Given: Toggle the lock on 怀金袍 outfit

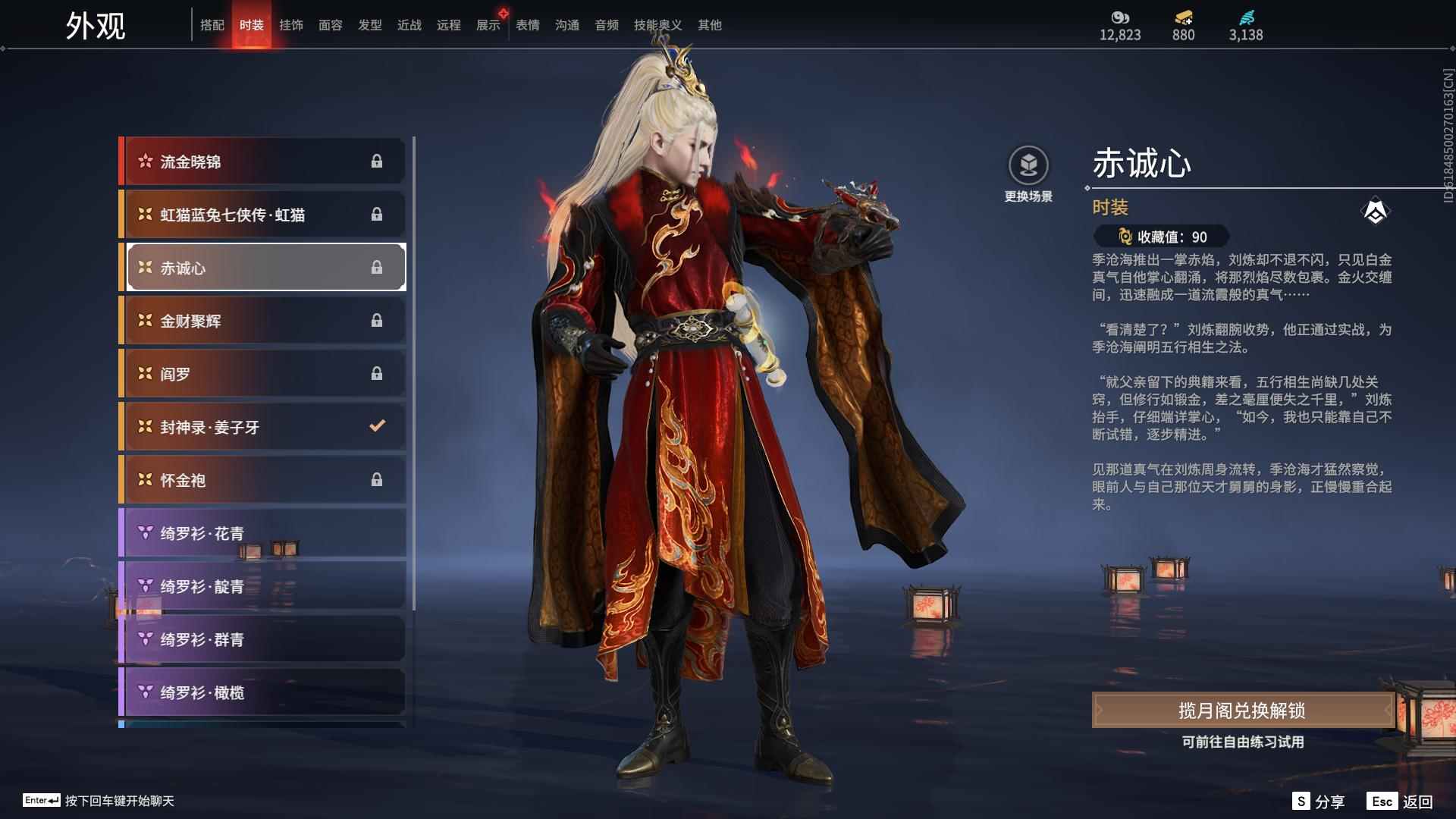Looking at the screenshot, I should [378, 479].
